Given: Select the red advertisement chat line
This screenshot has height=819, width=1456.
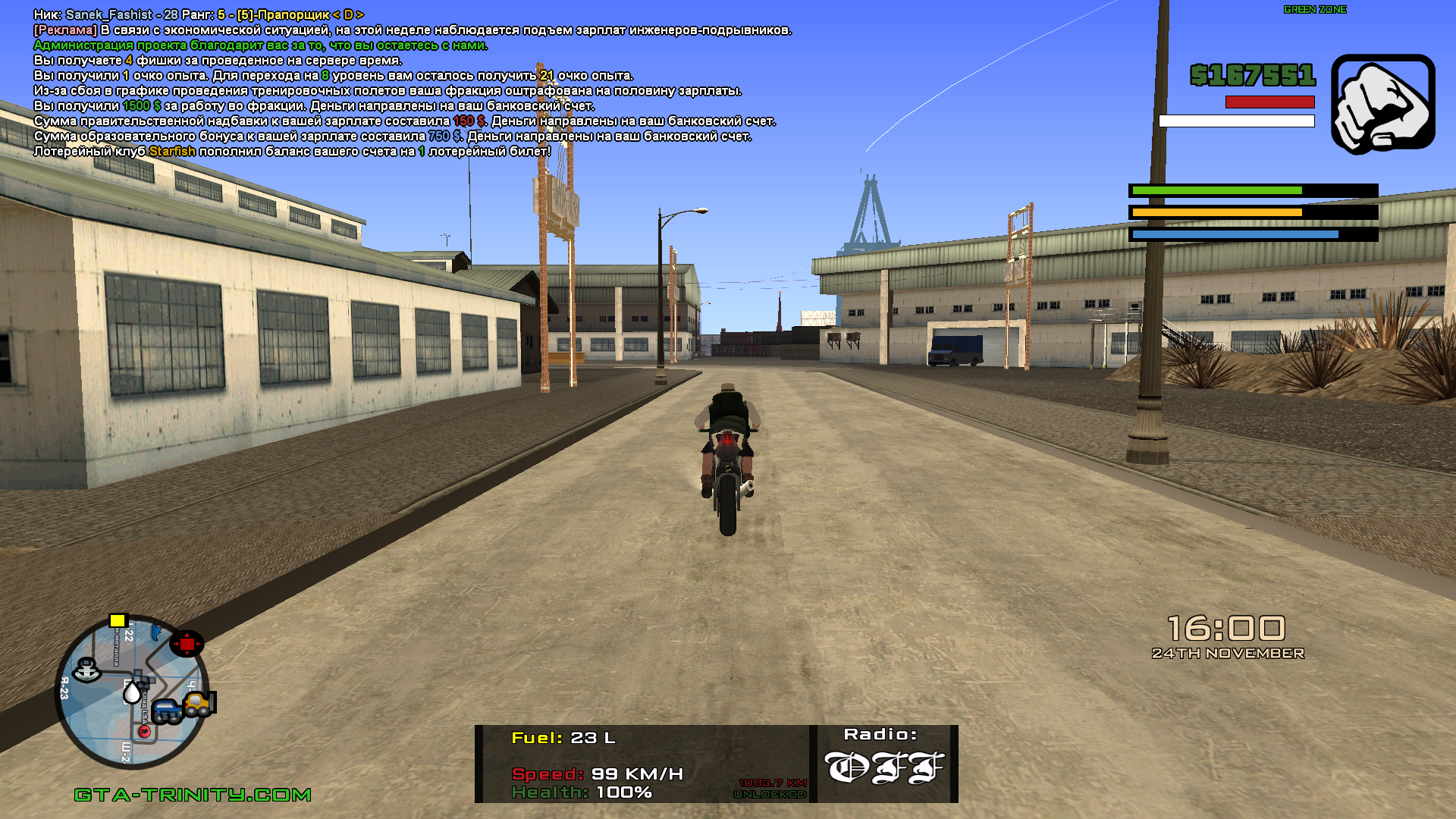Looking at the screenshot, I should point(413,30).
